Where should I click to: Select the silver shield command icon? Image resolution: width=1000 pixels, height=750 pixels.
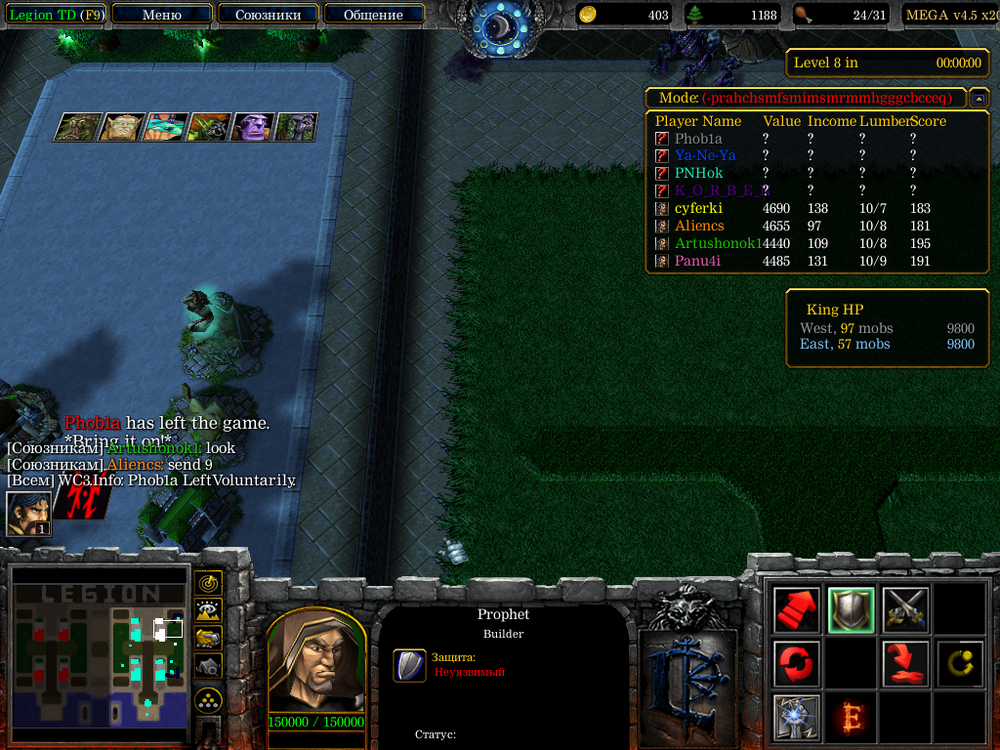(851, 610)
